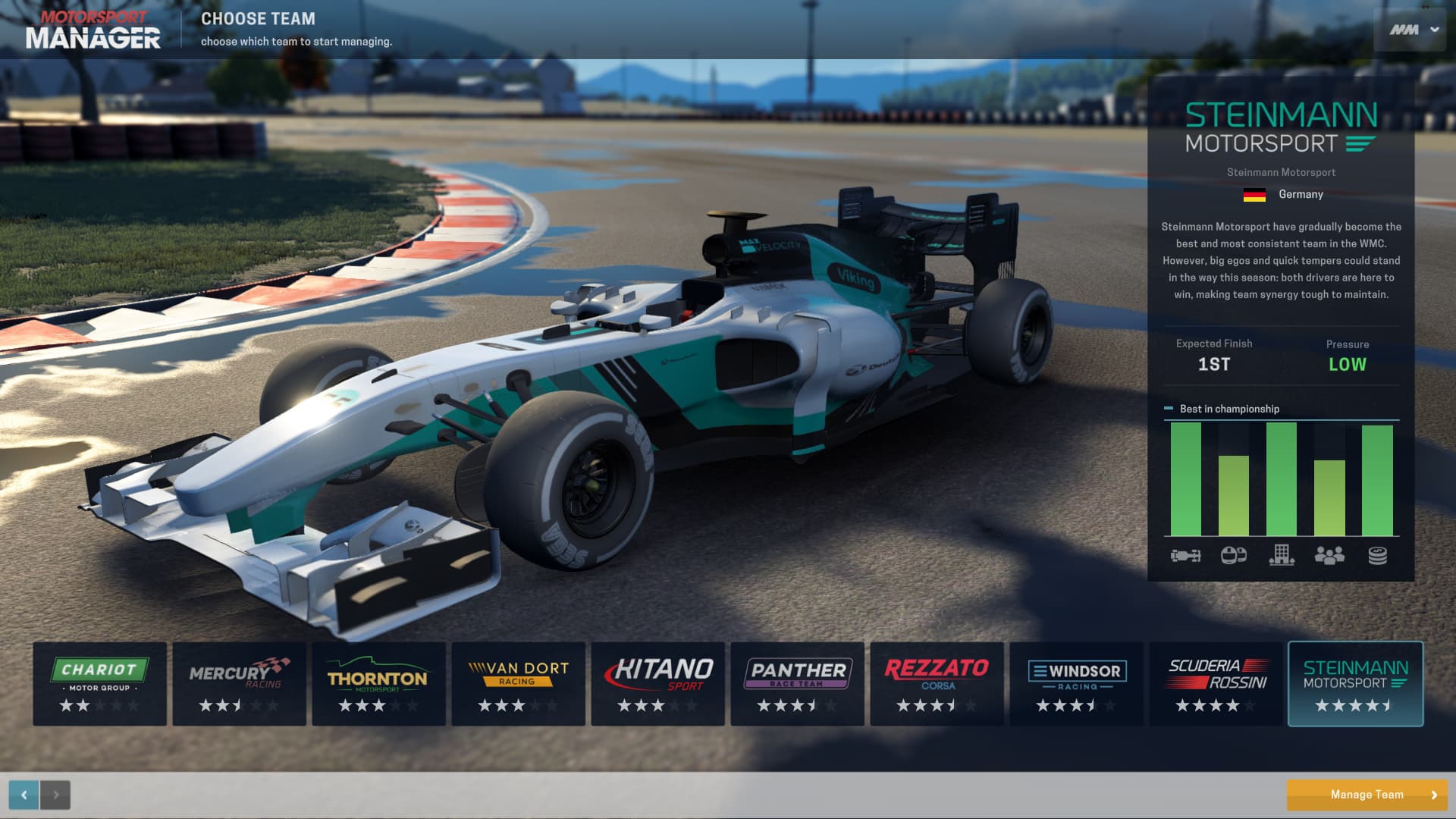1456x819 pixels.
Task: Open the MM profile dropdown
Action: (1410, 30)
